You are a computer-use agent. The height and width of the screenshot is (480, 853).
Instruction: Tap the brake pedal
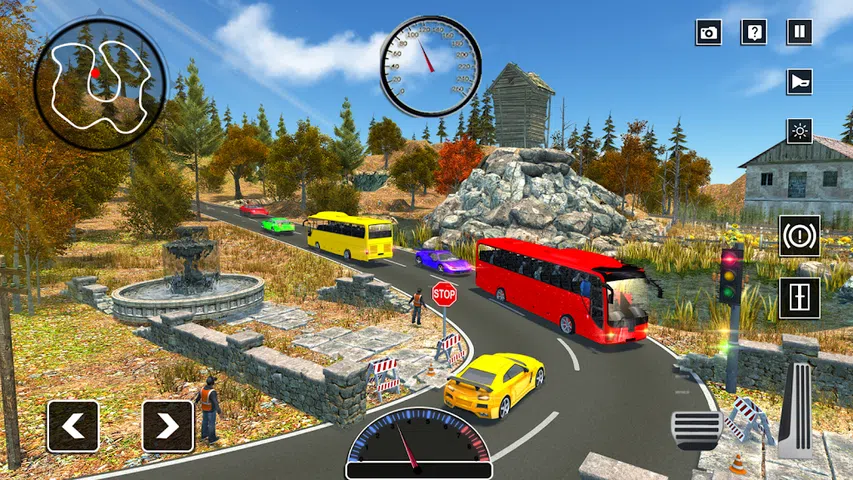coord(696,429)
